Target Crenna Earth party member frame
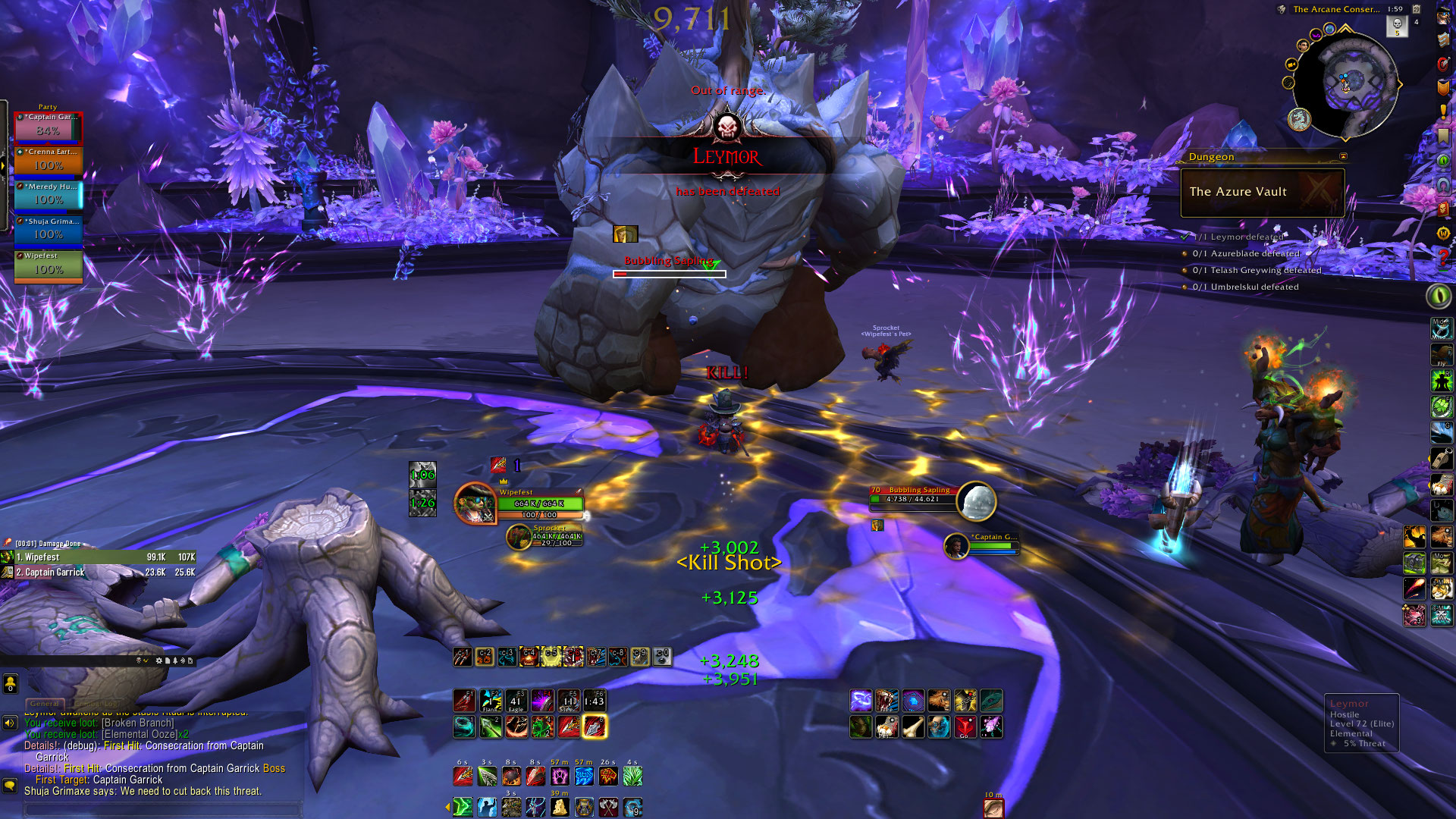Viewport: 1456px width, 819px height. click(x=48, y=162)
